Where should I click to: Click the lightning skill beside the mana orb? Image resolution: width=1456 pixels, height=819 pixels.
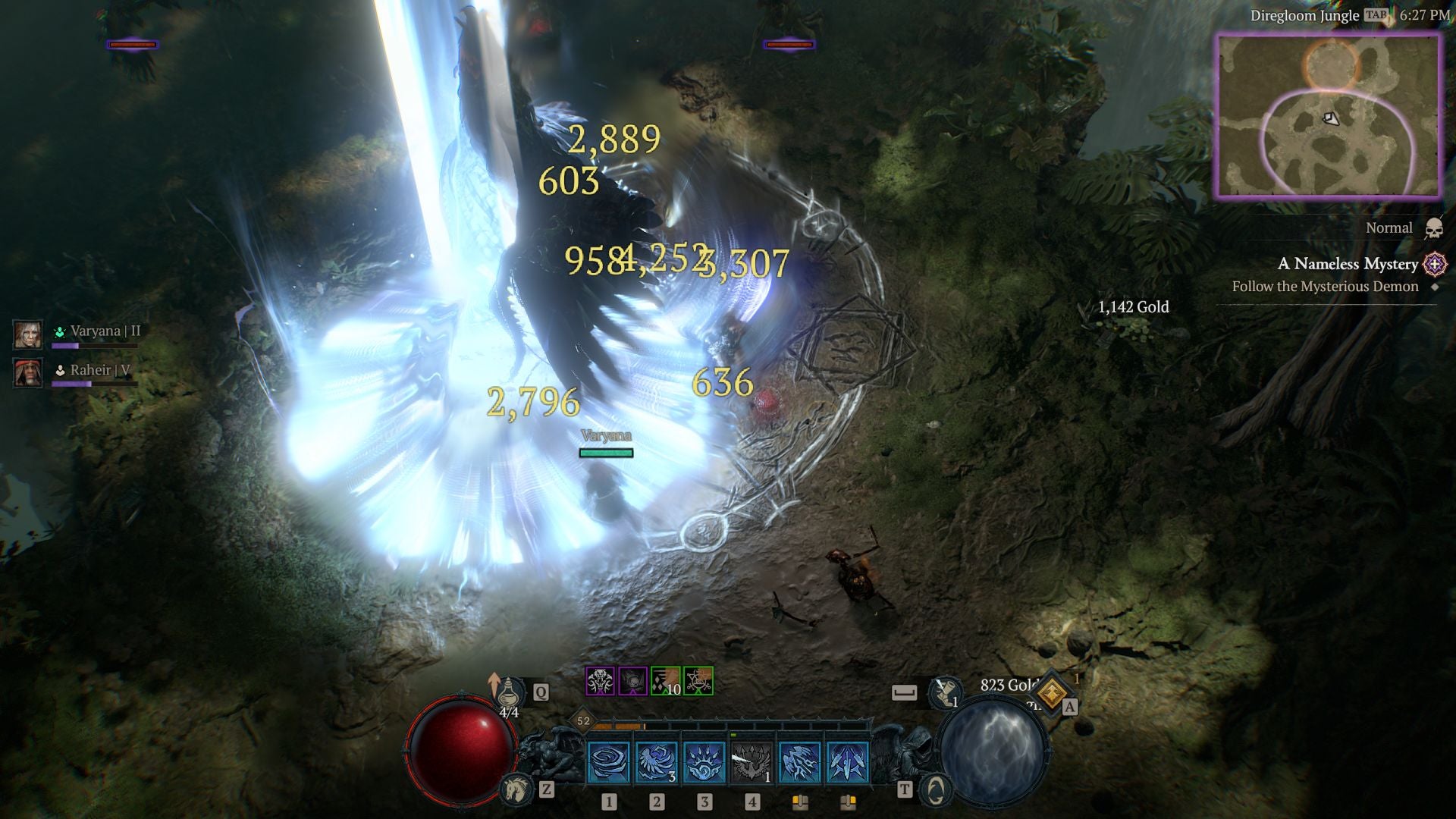point(848,762)
